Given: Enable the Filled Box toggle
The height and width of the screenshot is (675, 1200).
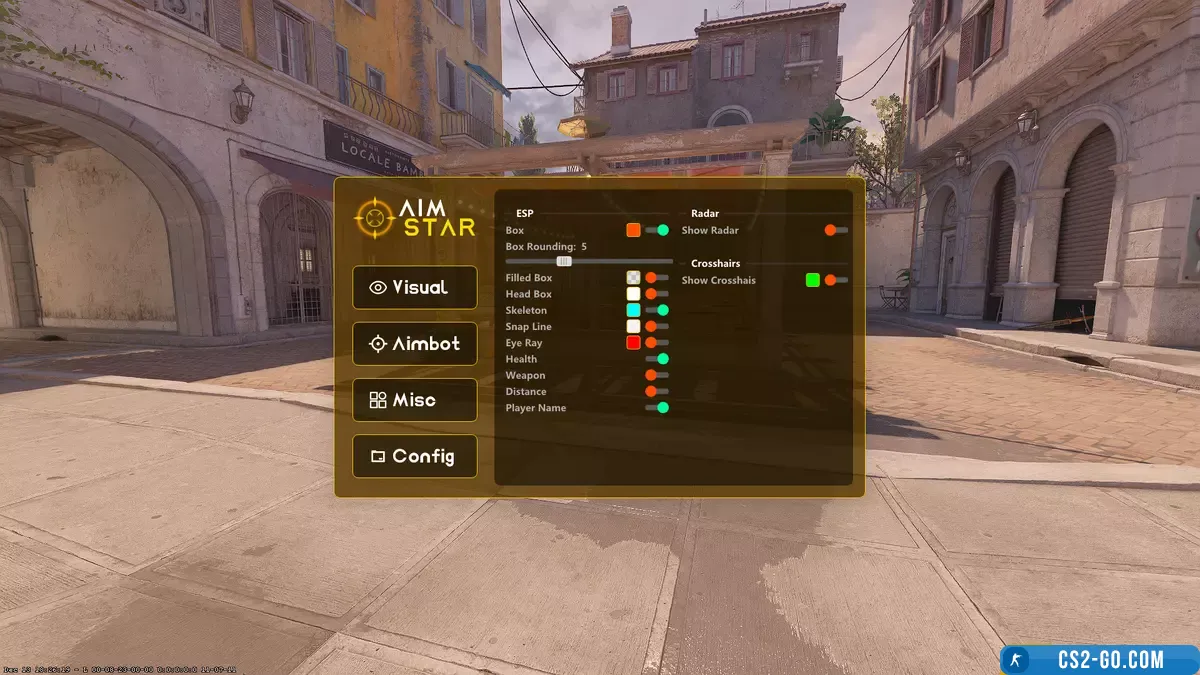Looking at the screenshot, I should click(x=657, y=278).
